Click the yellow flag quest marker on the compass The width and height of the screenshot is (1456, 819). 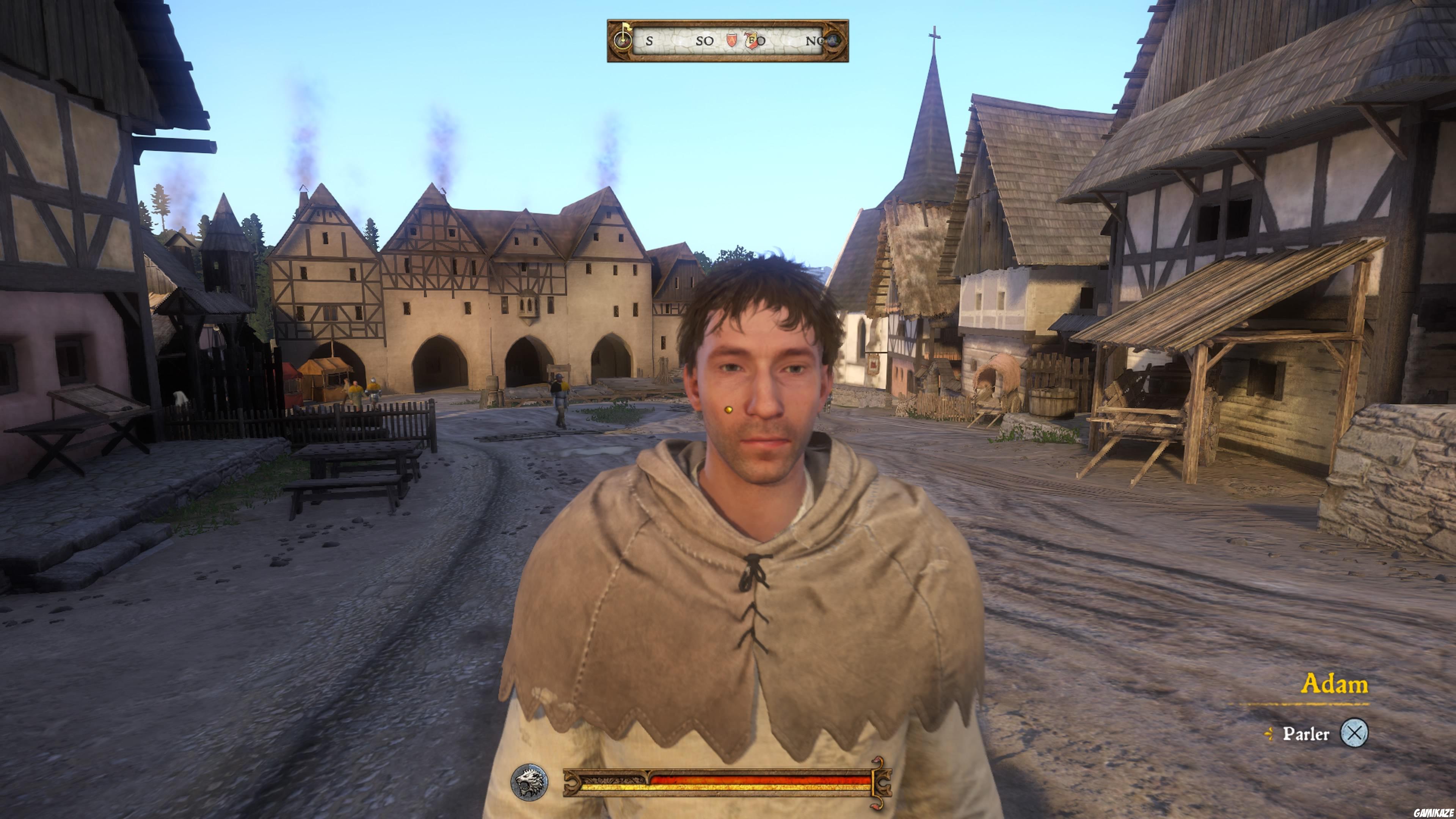[628, 27]
